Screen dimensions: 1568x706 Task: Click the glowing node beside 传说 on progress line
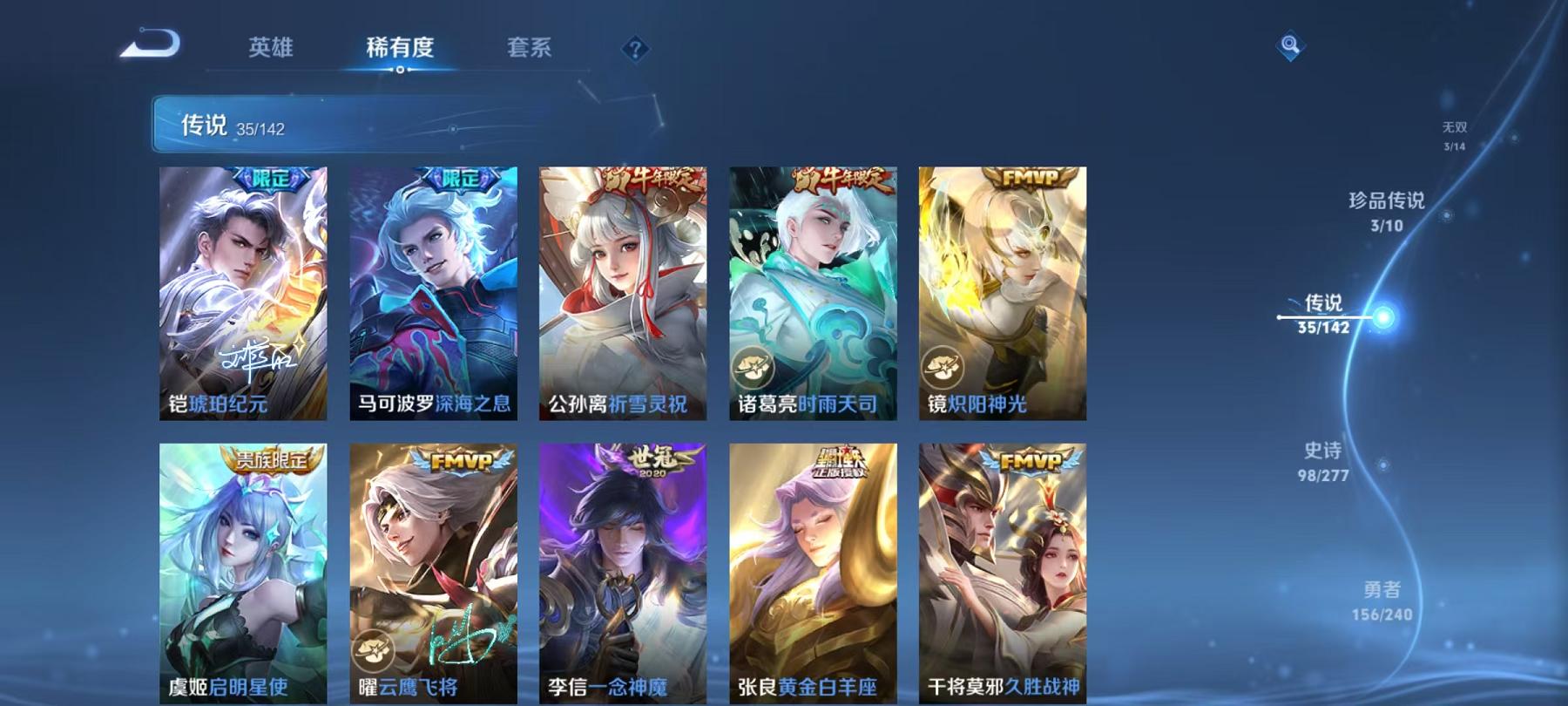[1385, 318]
